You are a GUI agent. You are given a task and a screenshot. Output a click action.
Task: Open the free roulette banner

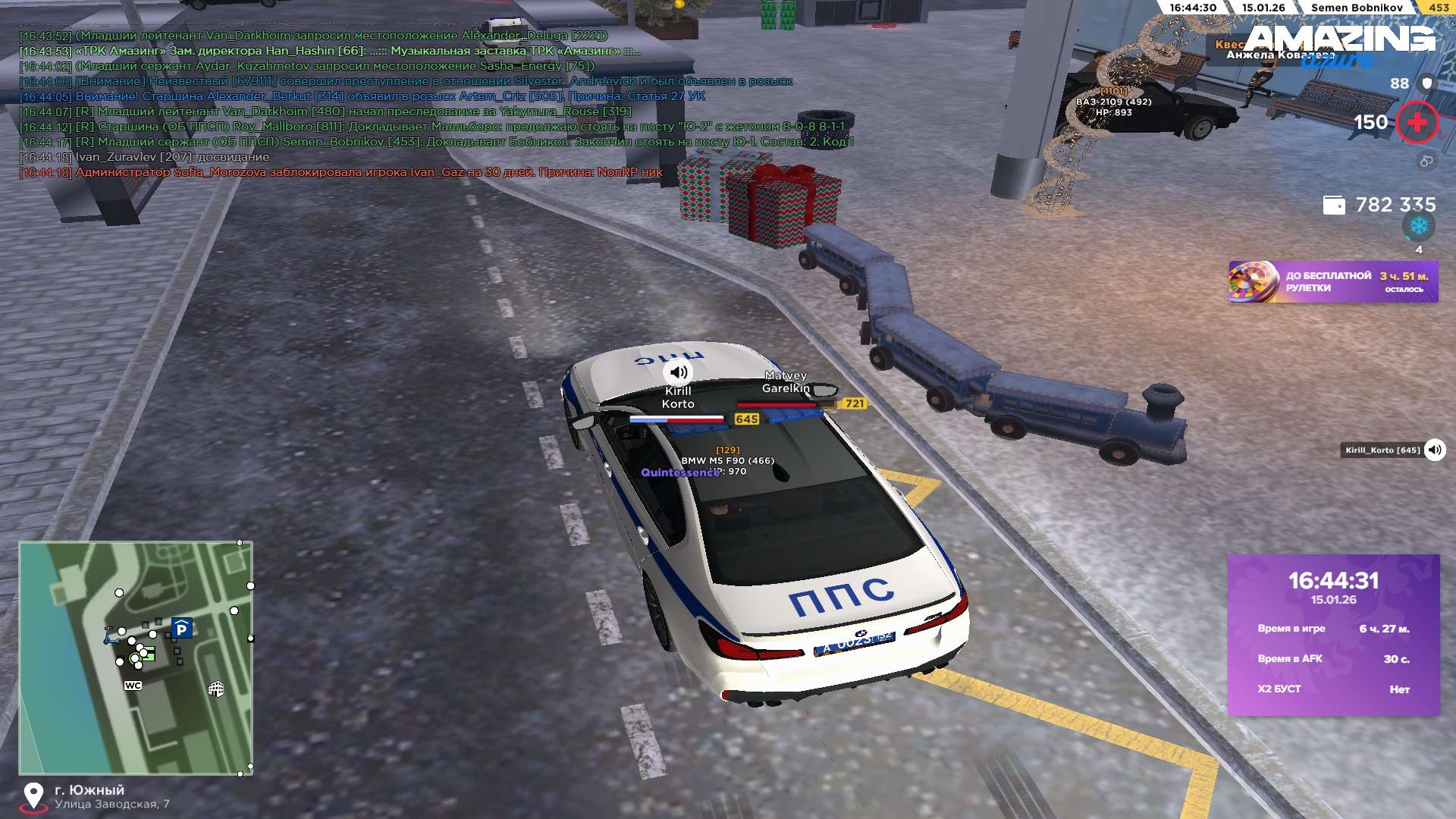point(1332,282)
